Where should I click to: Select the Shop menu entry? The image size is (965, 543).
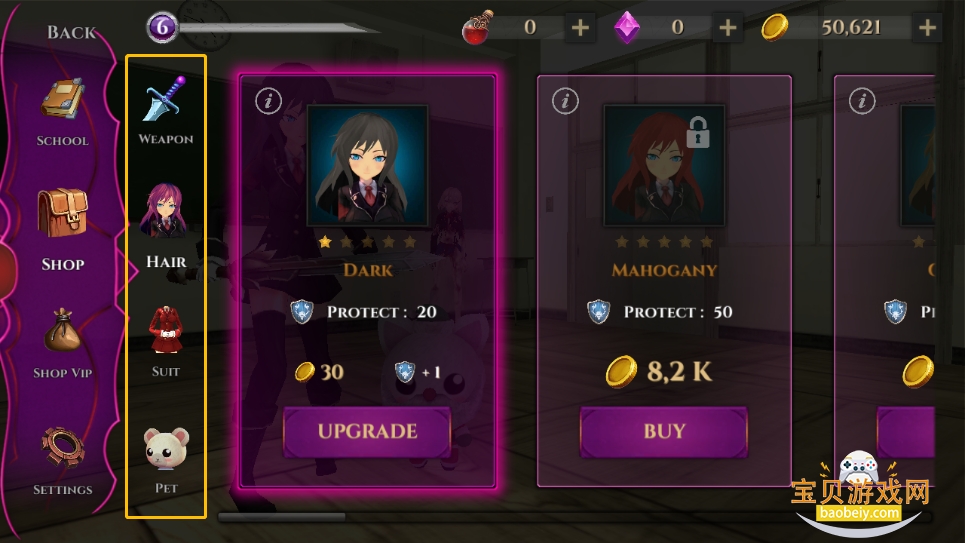pyautogui.click(x=62, y=230)
